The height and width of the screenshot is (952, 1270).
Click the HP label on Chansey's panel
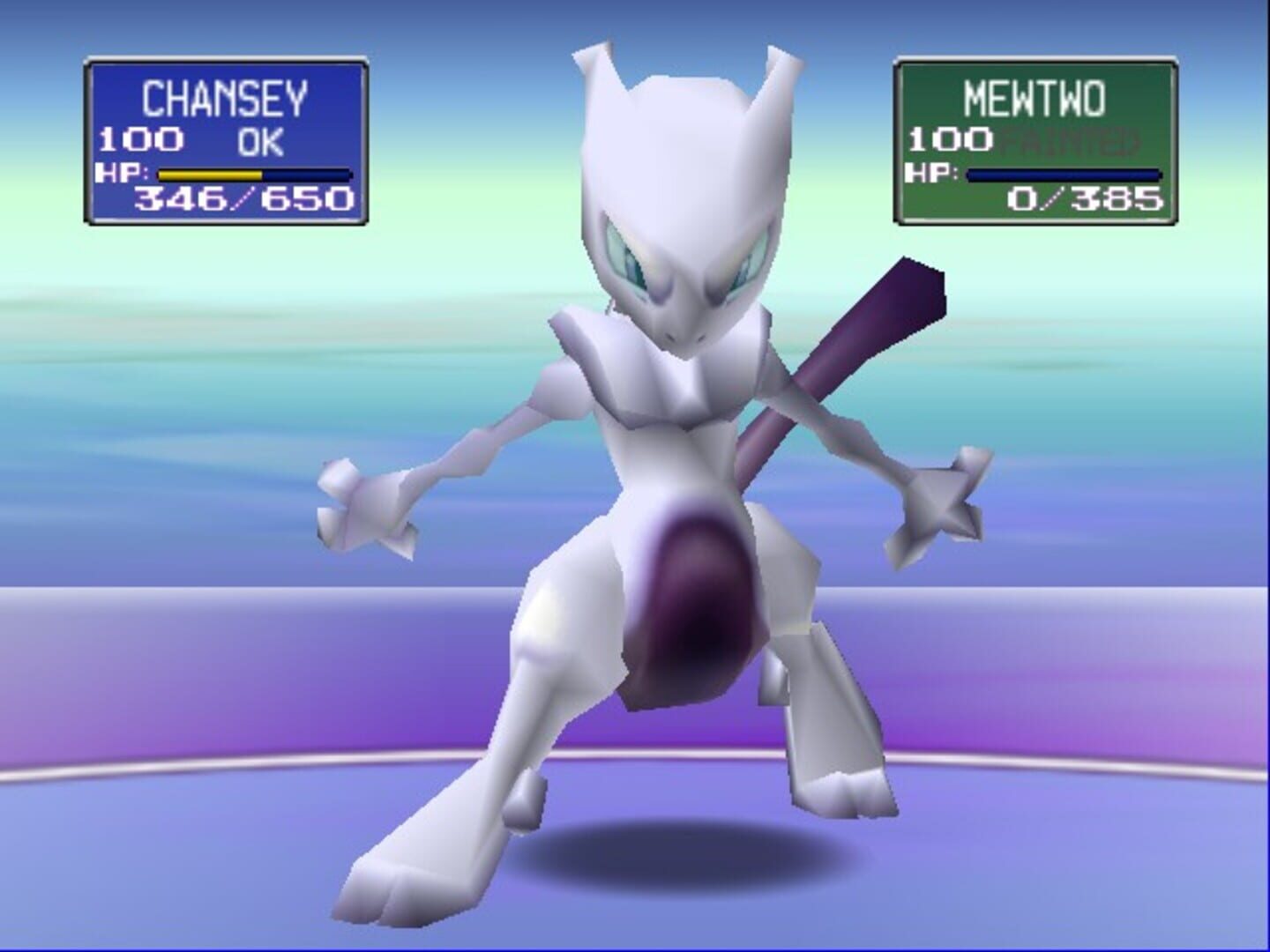(123, 173)
